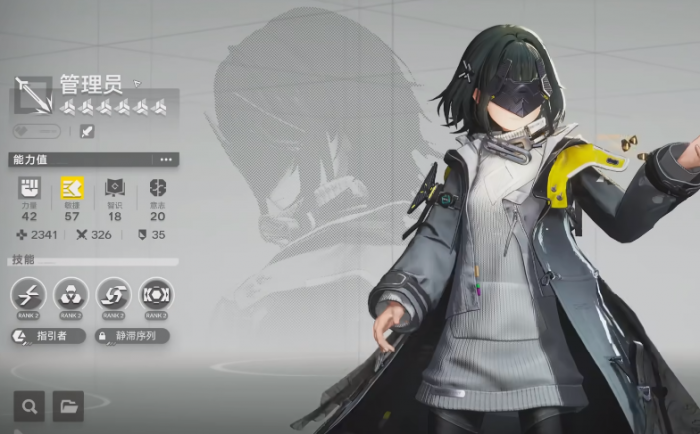Open the folder button
This screenshot has height=434, width=700.
[x=68, y=406]
